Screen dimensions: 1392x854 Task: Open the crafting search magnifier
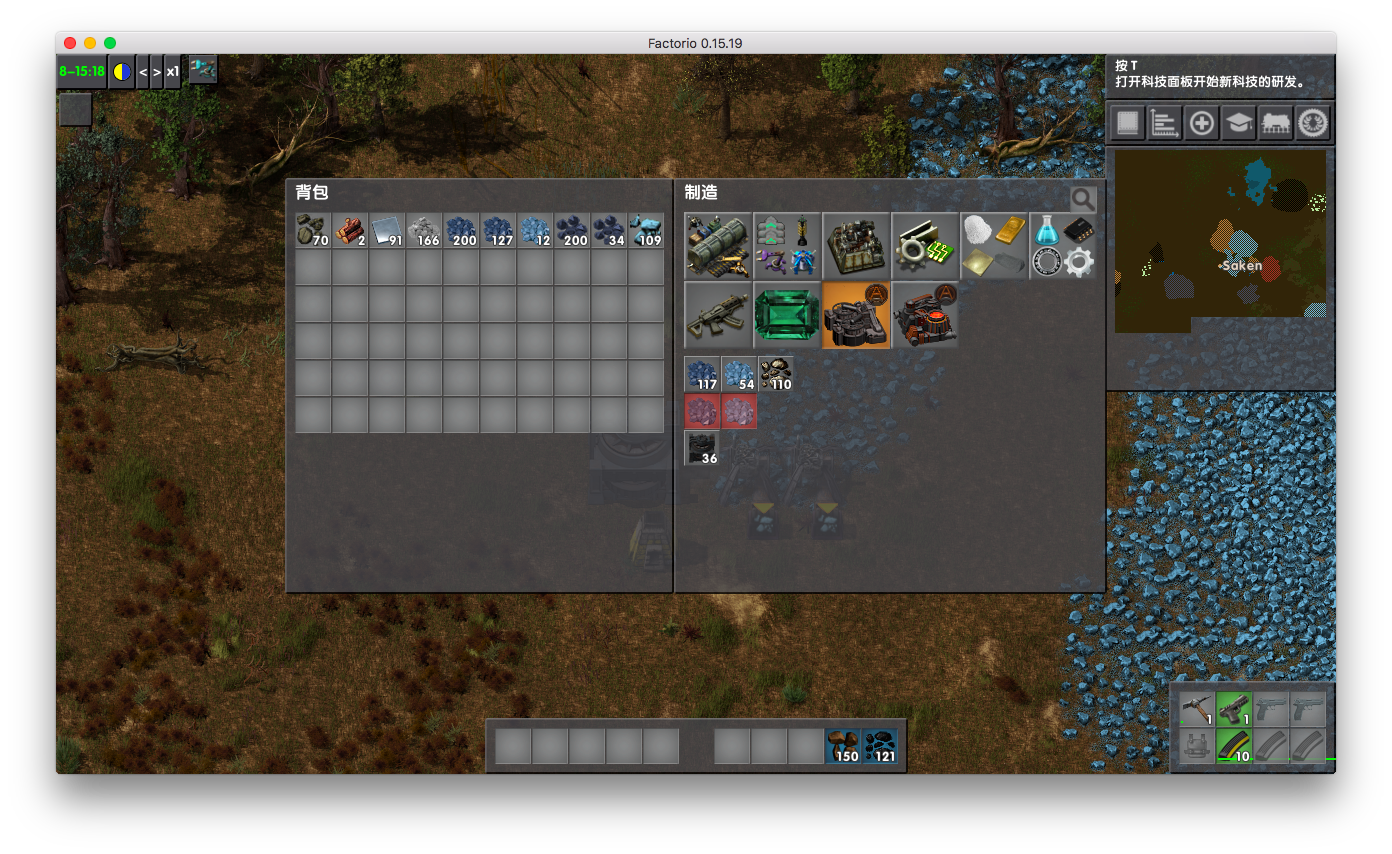tap(1083, 200)
